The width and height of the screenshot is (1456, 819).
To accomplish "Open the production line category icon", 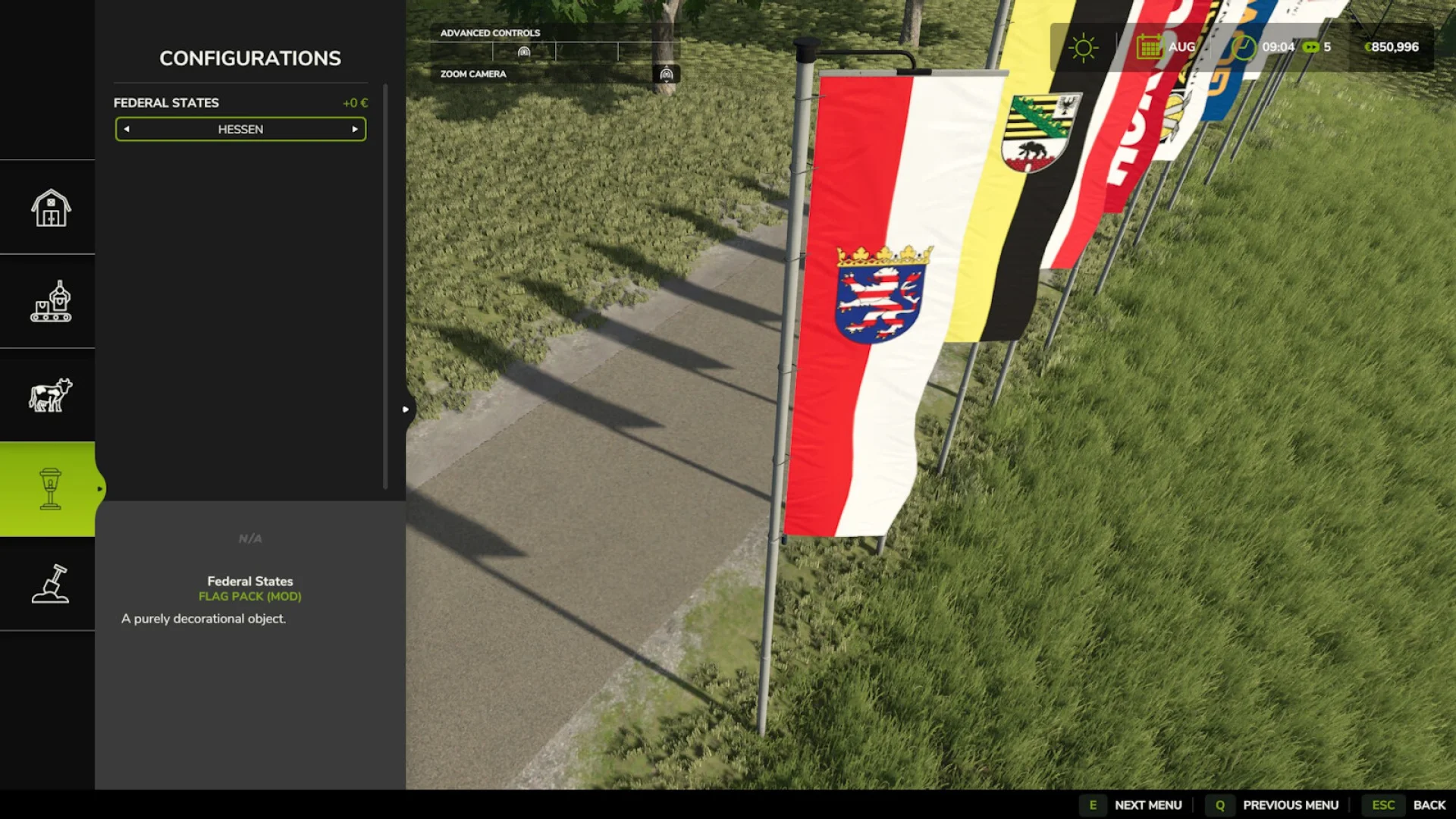I will [x=49, y=301].
